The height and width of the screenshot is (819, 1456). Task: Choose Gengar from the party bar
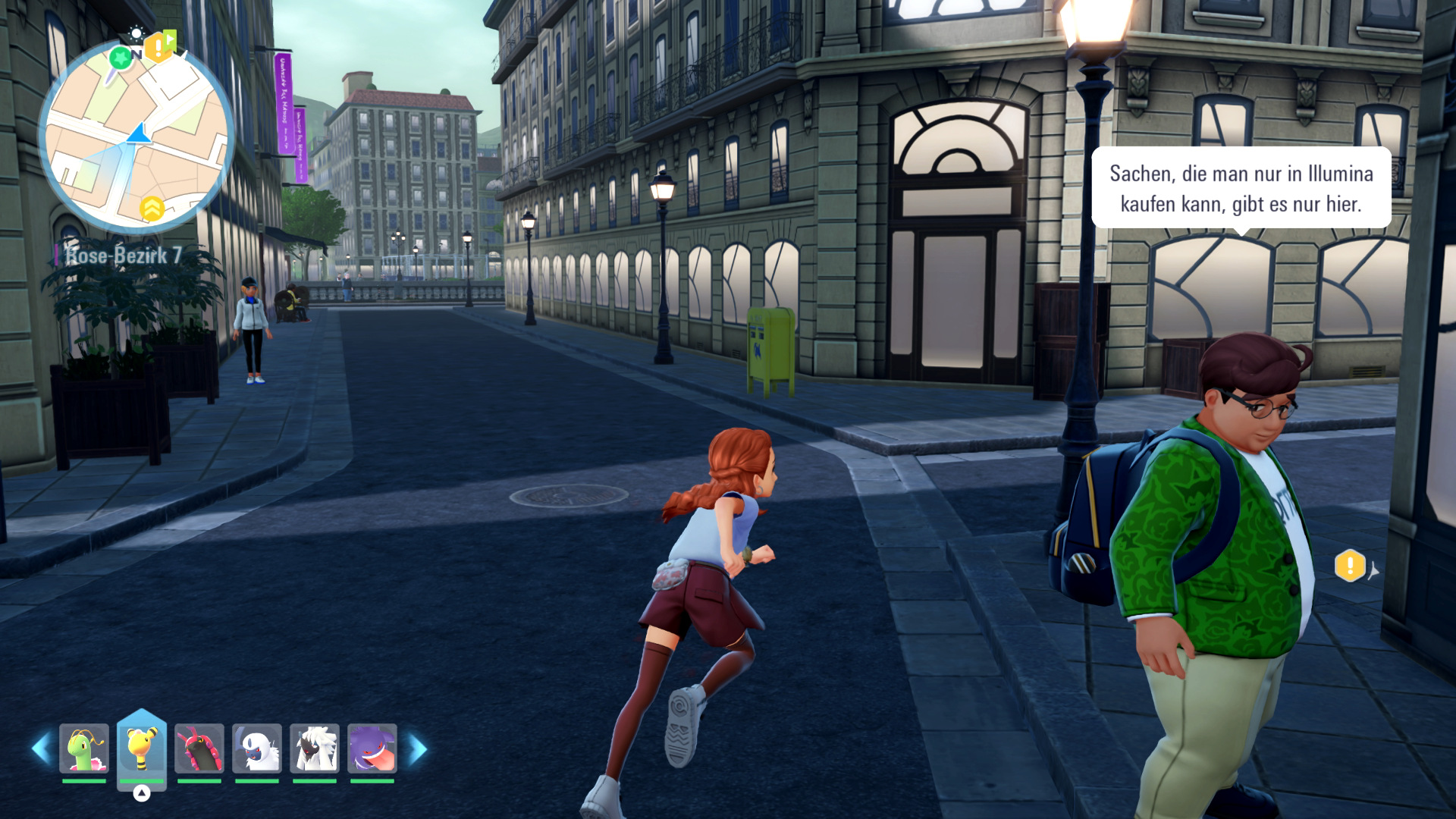point(372,748)
